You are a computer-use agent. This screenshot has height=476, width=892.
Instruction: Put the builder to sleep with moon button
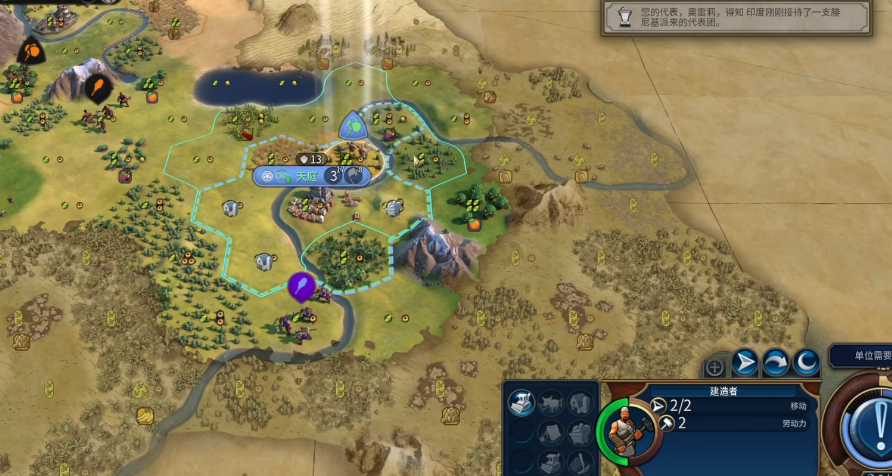(805, 362)
